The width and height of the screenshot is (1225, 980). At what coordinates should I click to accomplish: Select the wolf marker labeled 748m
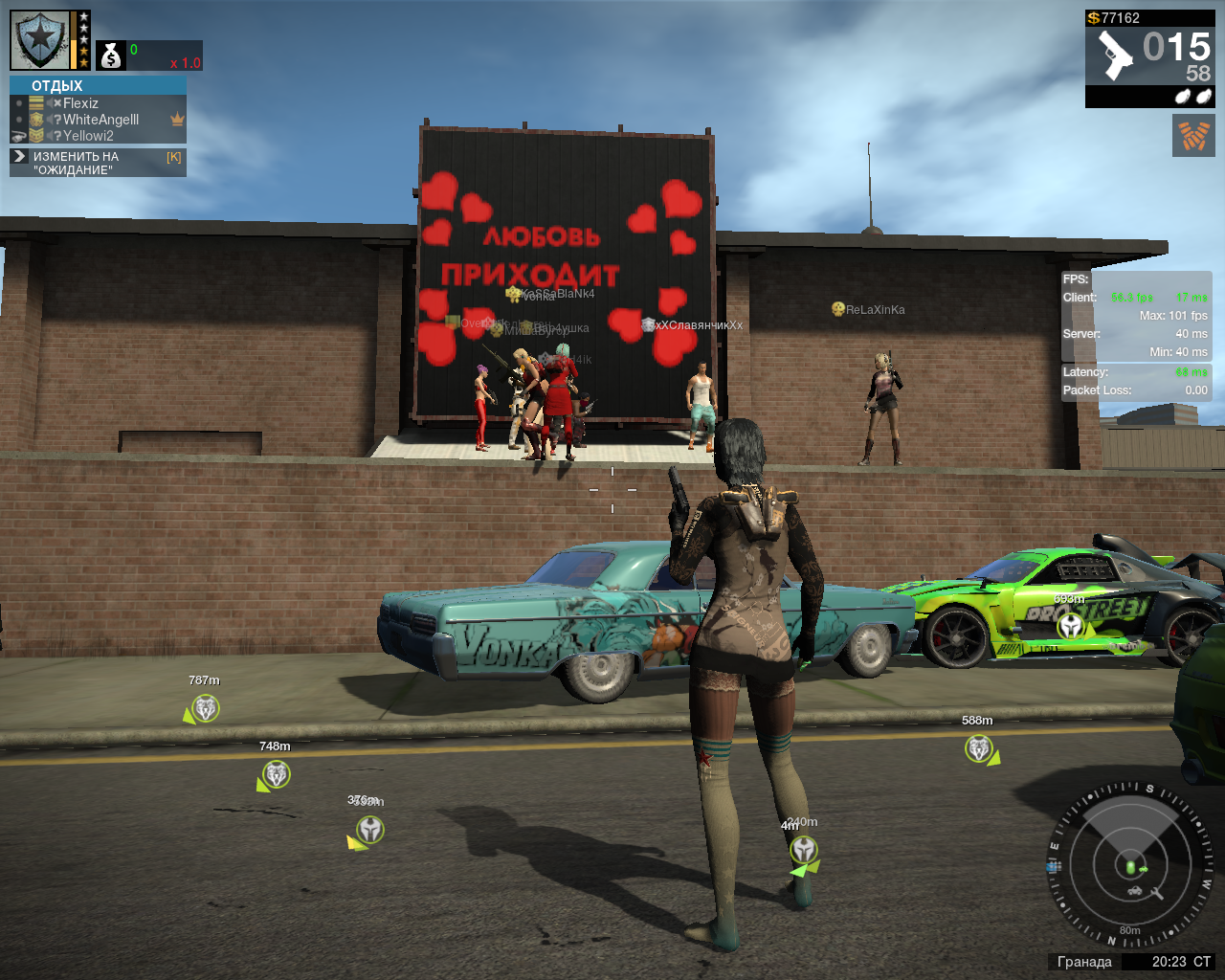click(x=277, y=774)
